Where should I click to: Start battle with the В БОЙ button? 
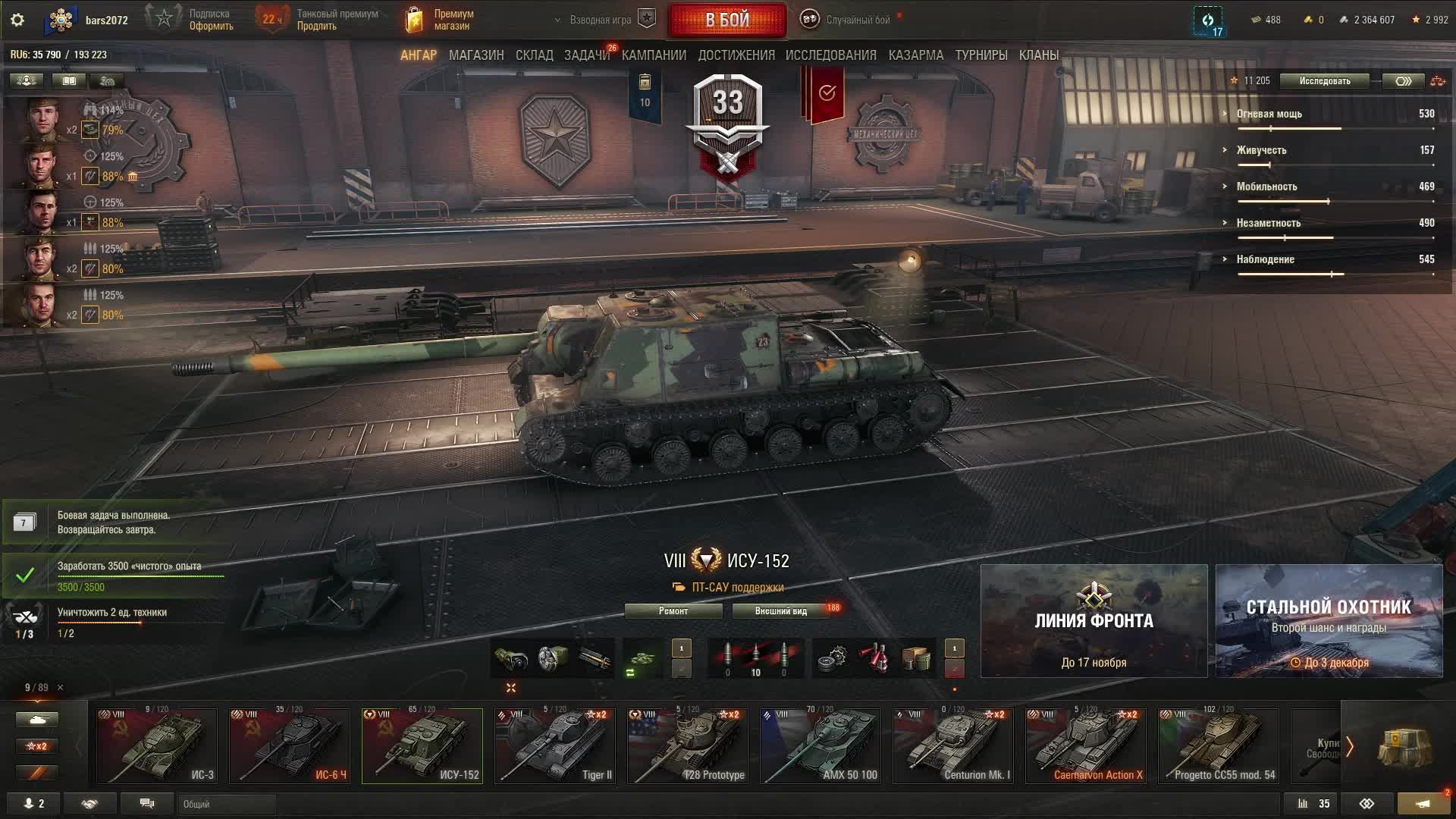726,20
